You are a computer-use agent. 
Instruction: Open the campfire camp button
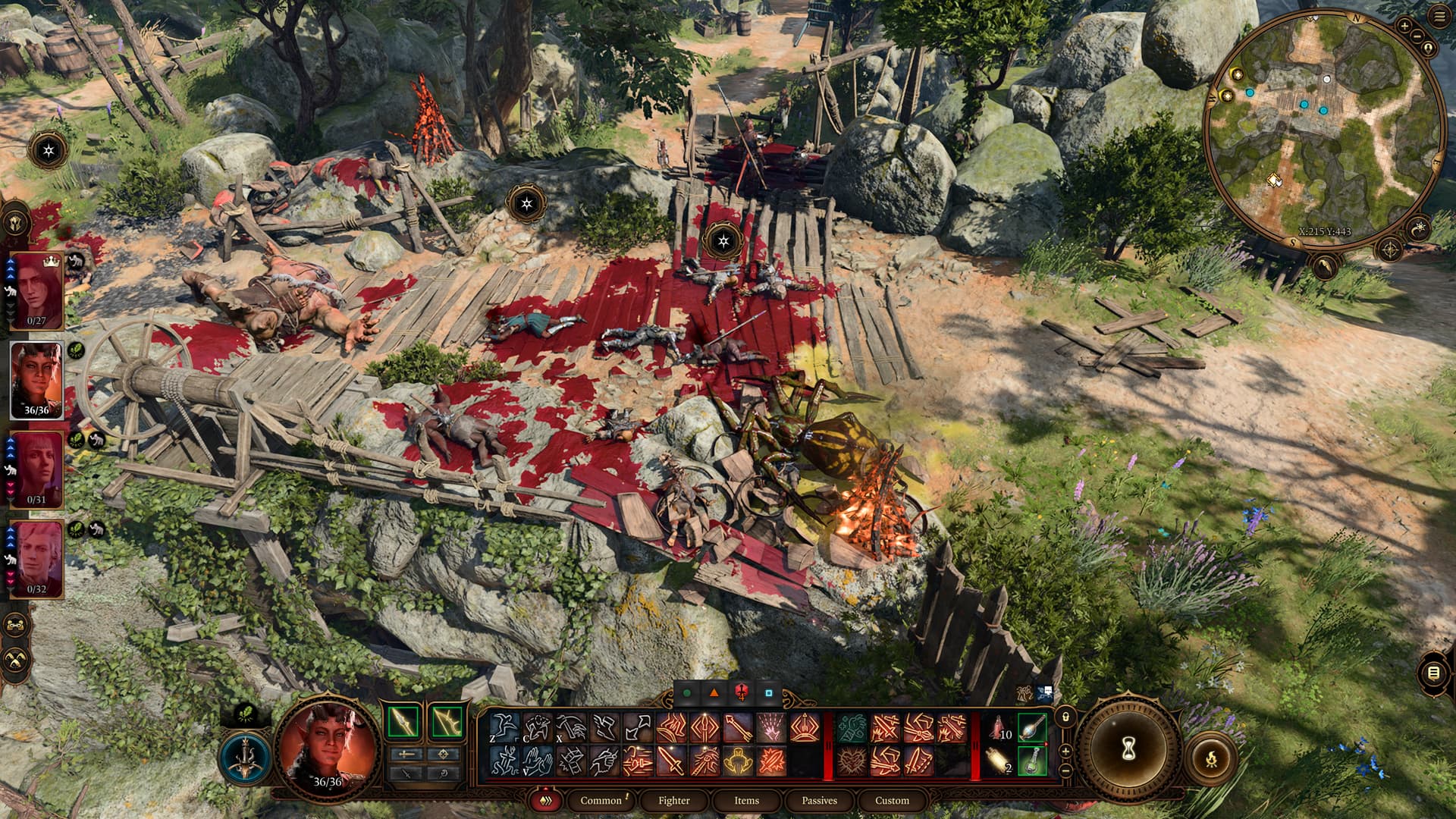point(1211,758)
